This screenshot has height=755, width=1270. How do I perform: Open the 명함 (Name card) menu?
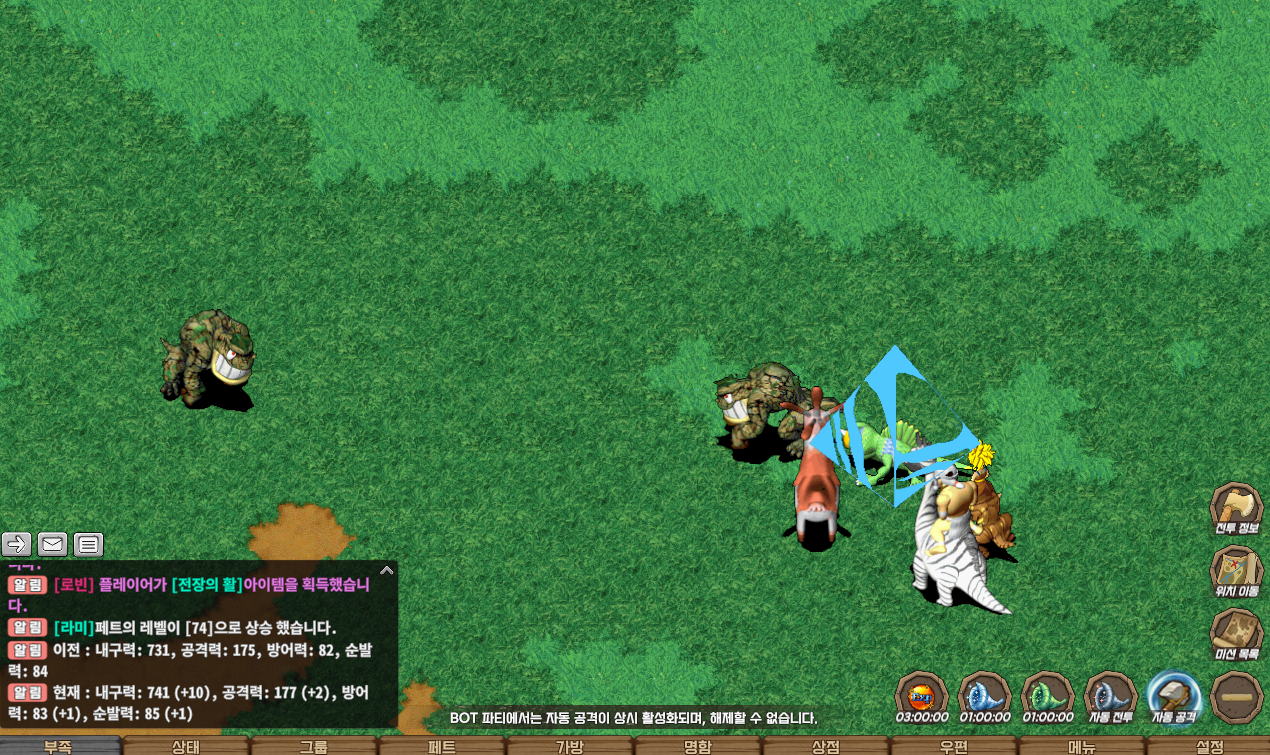click(697, 746)
